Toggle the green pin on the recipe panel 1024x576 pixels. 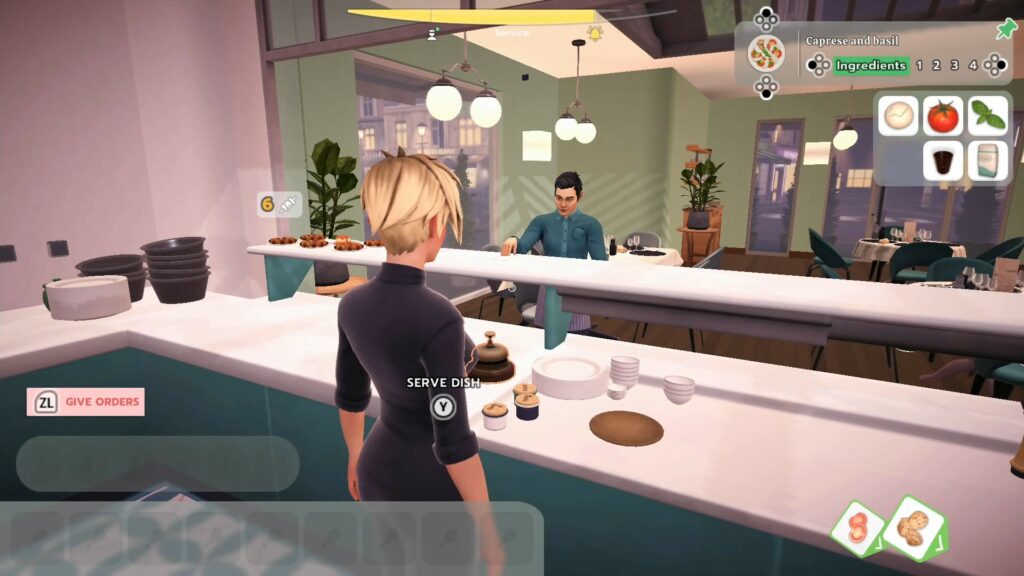click(x=1006, y=29)
